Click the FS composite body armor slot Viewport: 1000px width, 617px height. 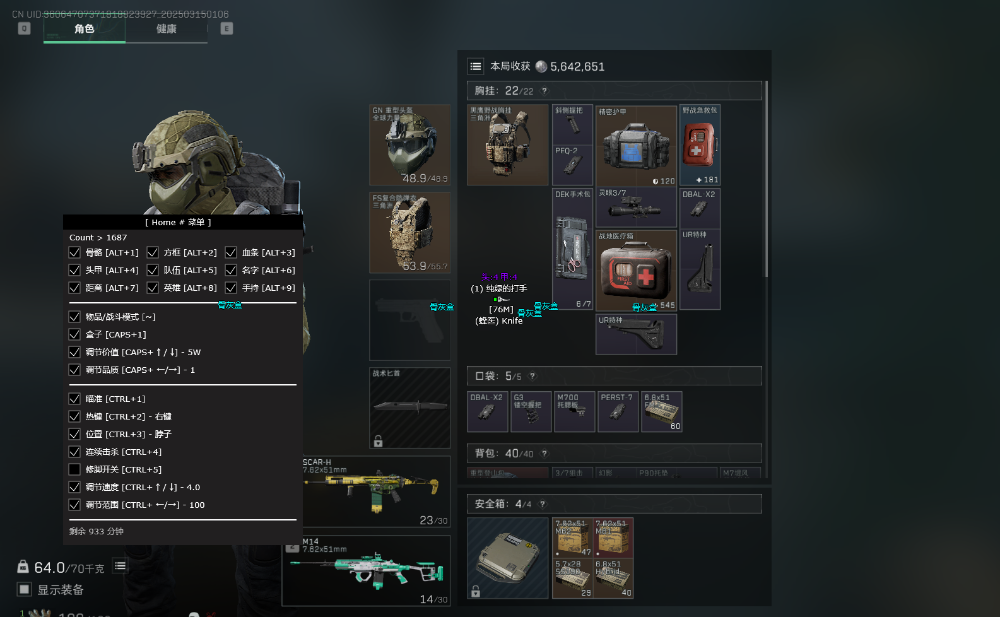(x=410, y=232)
